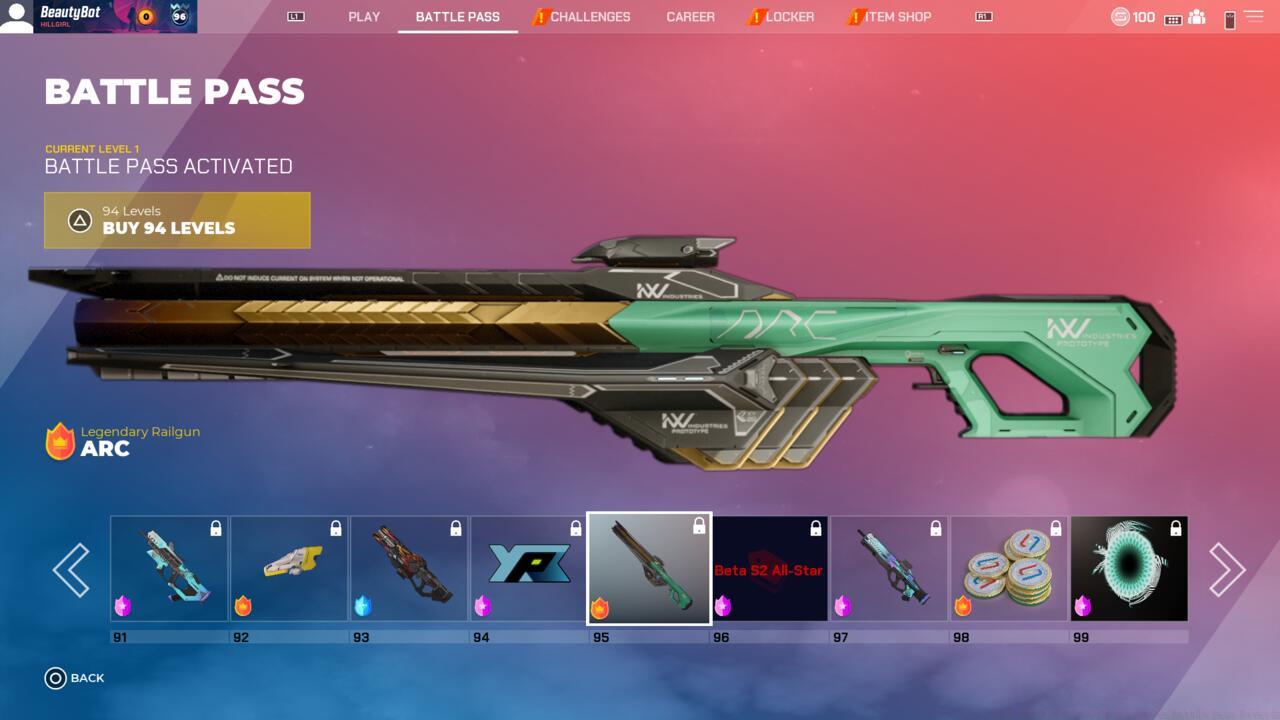Select the level 94 XP logo reward
The image size is (1280, 720).
529,569
